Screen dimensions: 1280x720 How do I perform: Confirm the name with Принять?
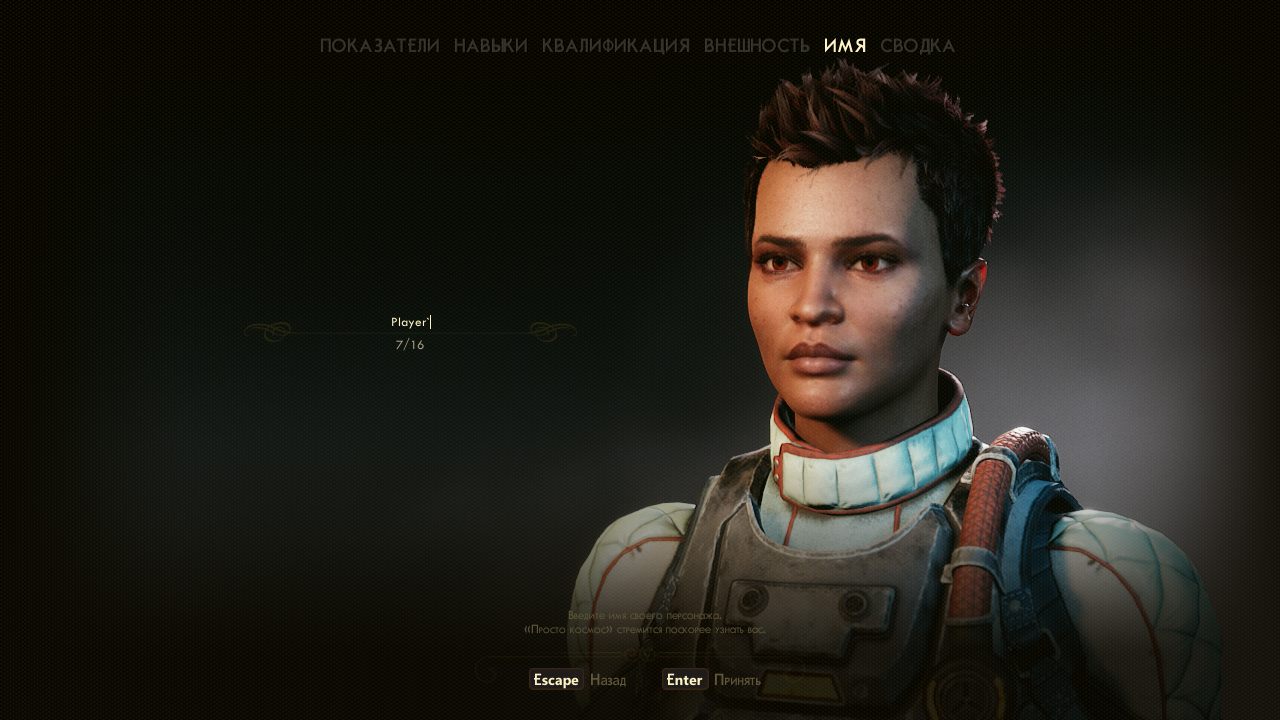[712, 680]
